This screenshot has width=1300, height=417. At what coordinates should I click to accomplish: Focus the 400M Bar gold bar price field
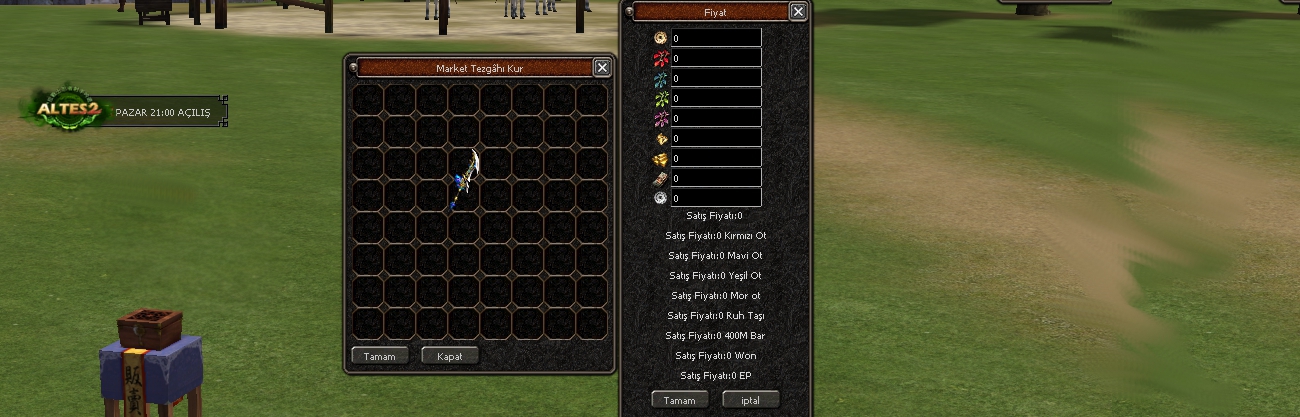click(715, 158)
